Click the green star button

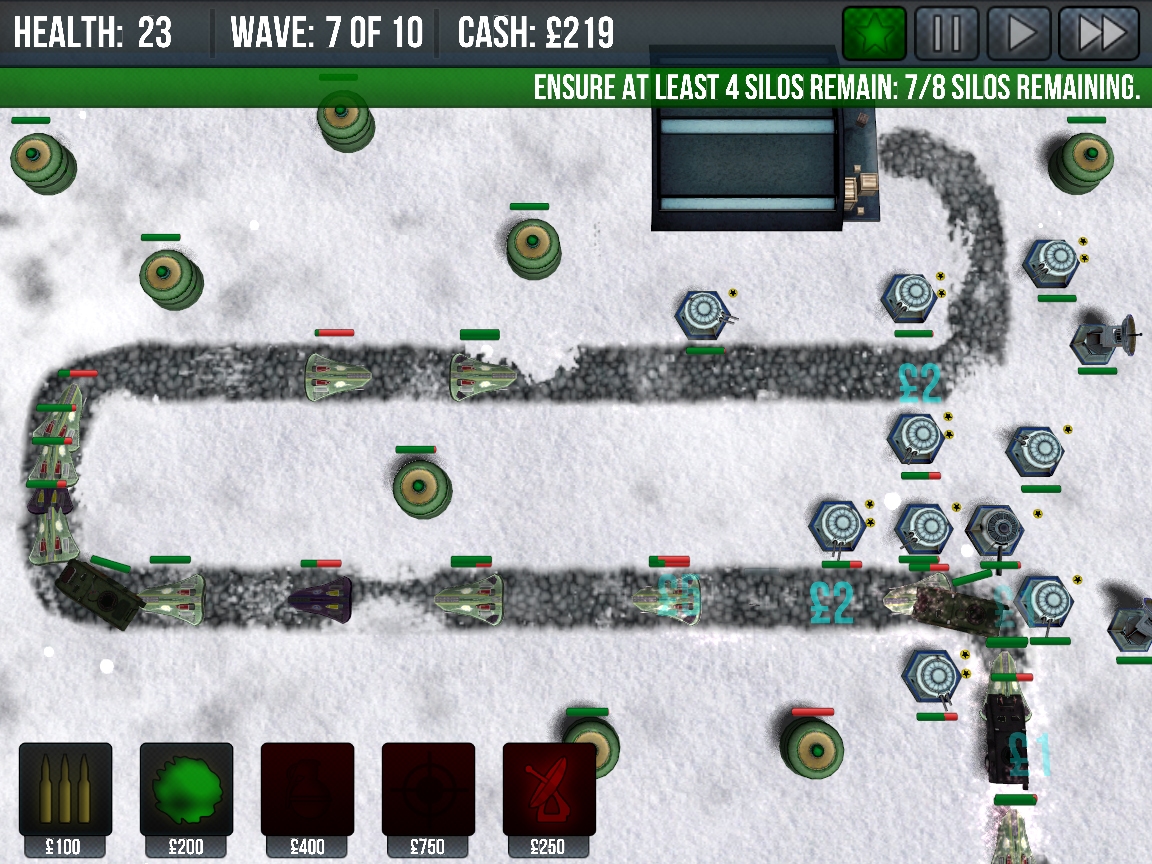874,34
